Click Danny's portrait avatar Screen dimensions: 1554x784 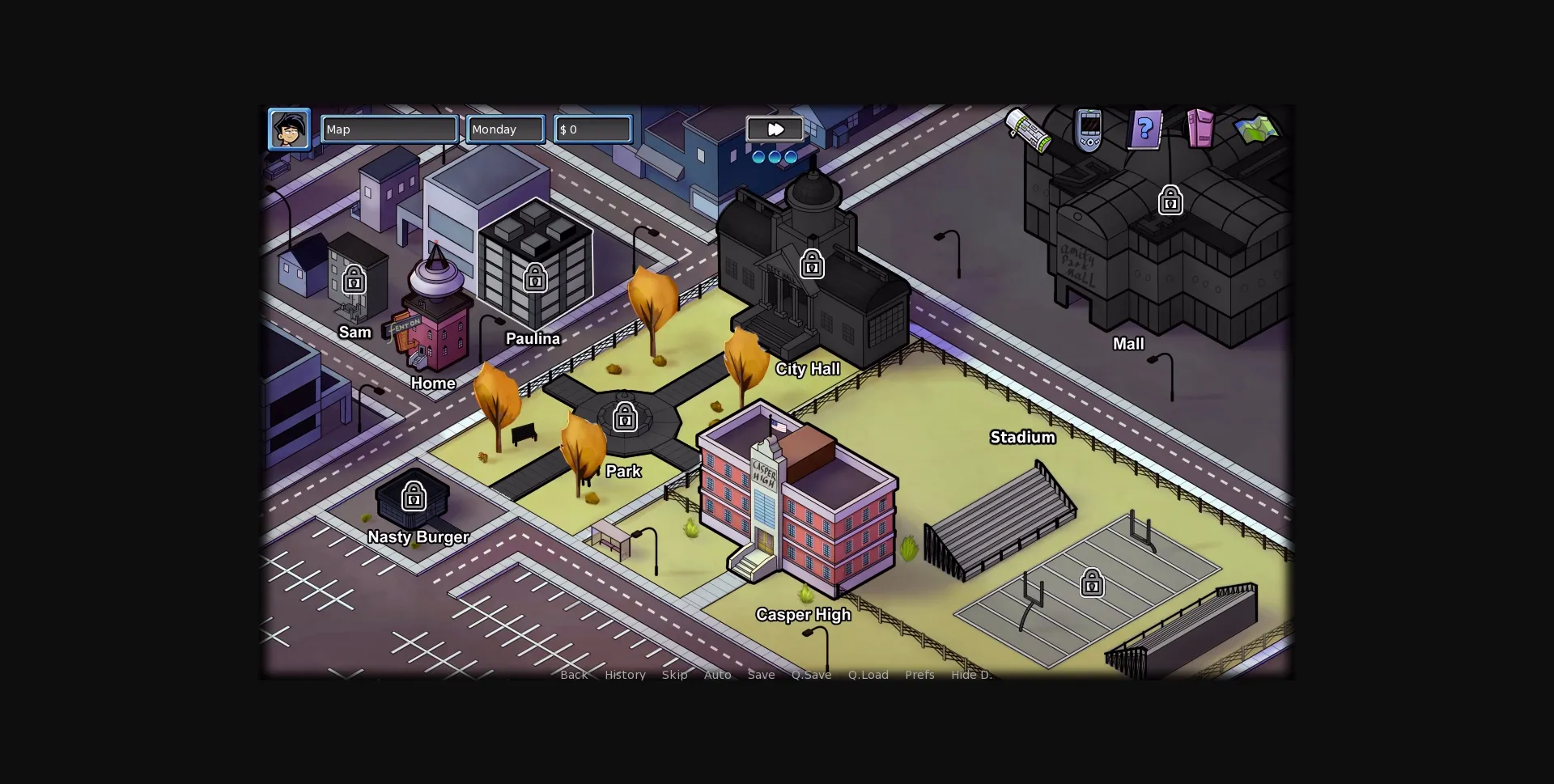[289, 129]
